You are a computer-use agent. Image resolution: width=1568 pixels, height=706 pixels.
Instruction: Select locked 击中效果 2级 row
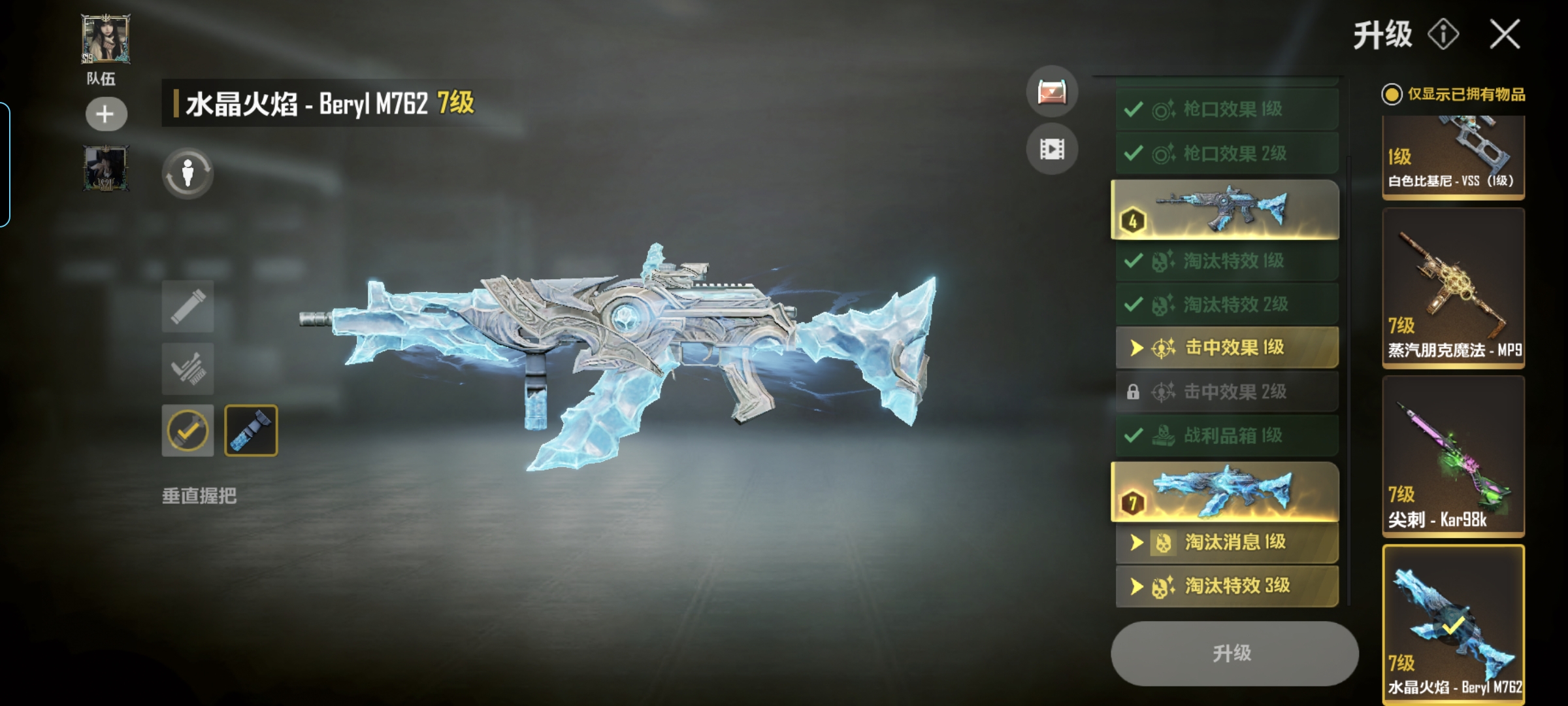[x=1226, y=392]
